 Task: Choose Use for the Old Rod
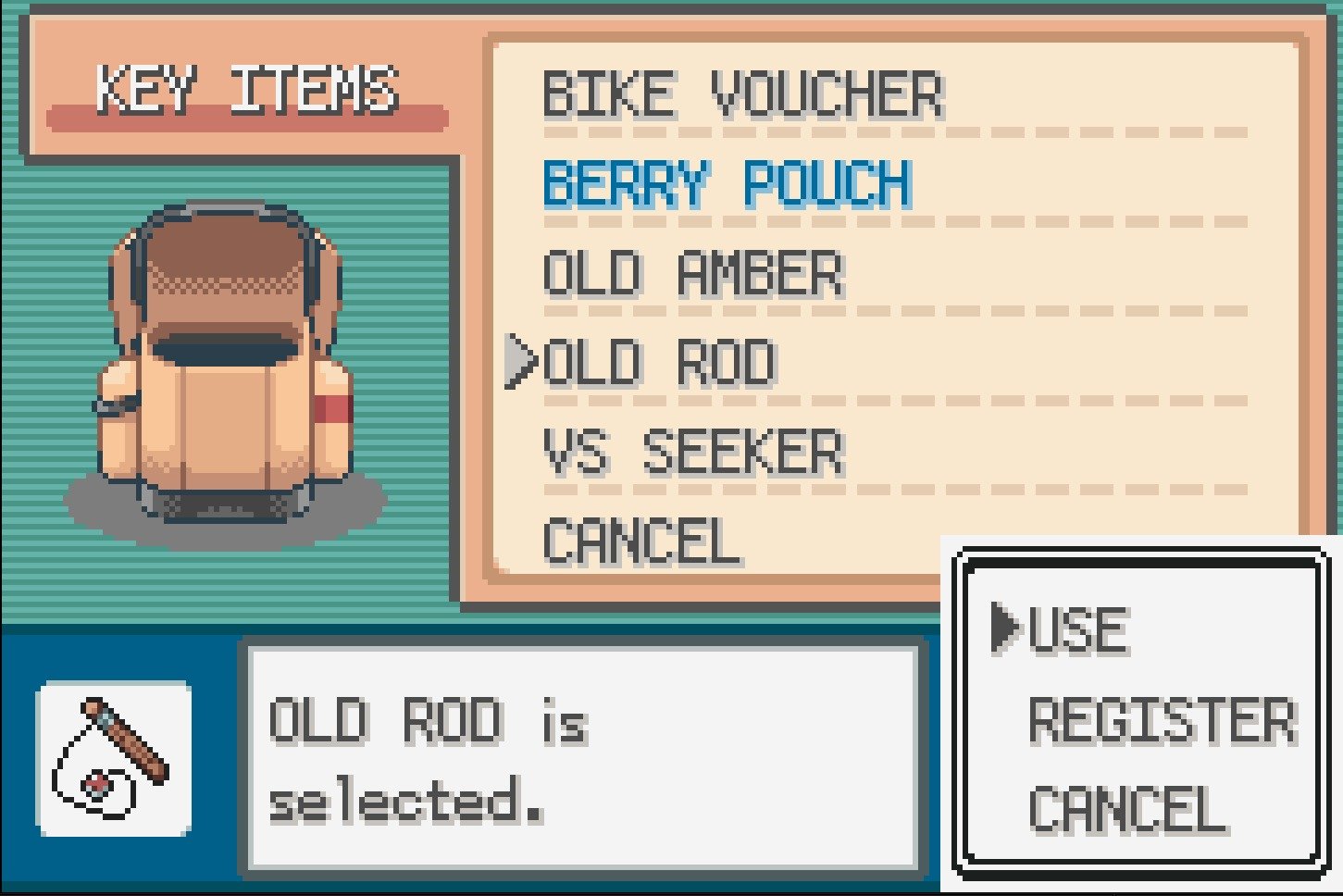(x=1077, y=630)
